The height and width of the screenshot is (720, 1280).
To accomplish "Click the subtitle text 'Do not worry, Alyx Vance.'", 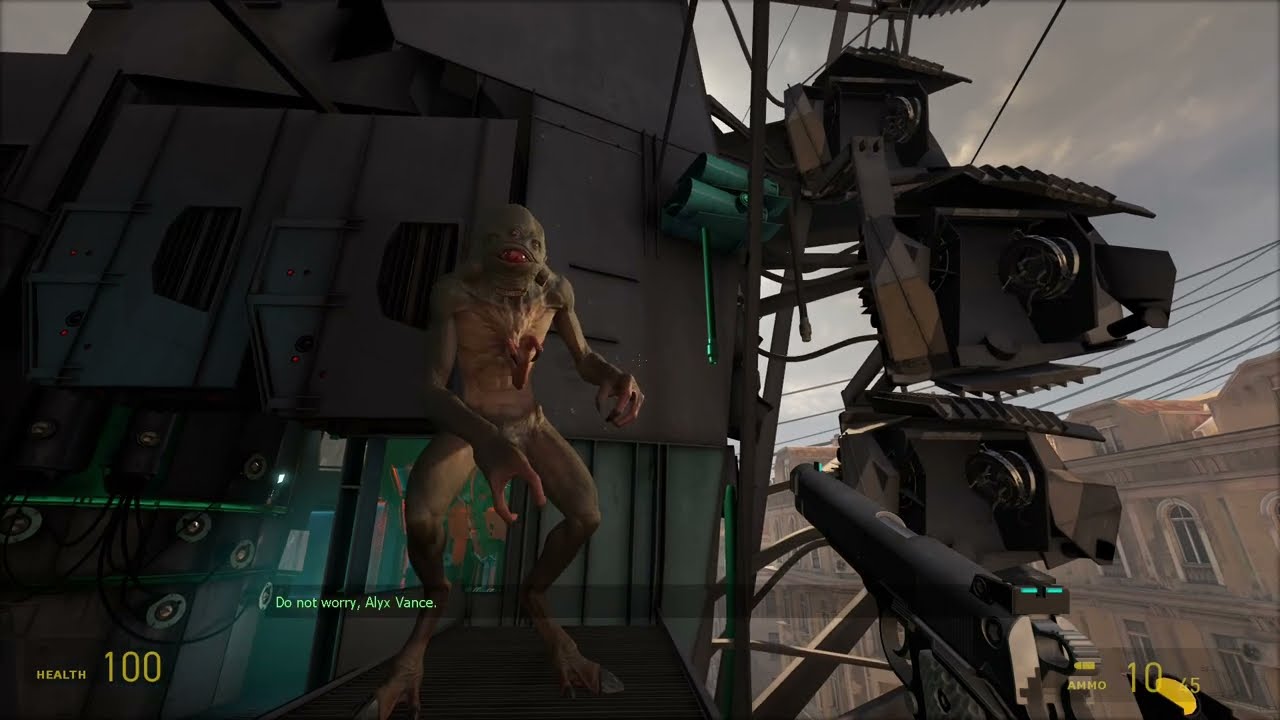I will coord(357,604).
